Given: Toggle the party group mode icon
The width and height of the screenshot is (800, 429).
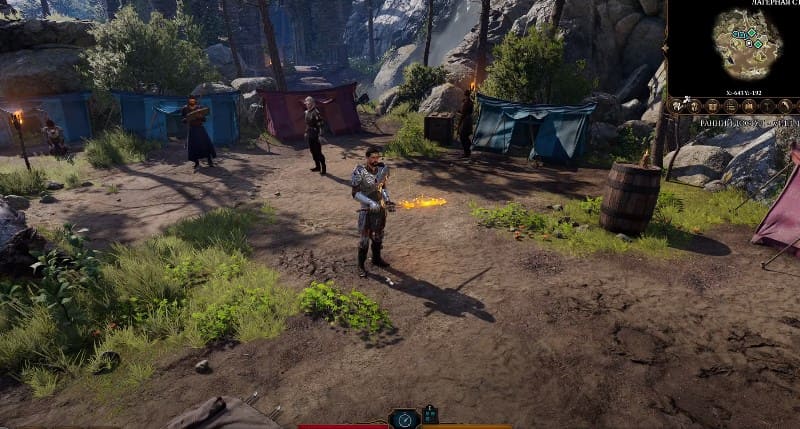Looking at the screenshot, I should tap(430, 415).
